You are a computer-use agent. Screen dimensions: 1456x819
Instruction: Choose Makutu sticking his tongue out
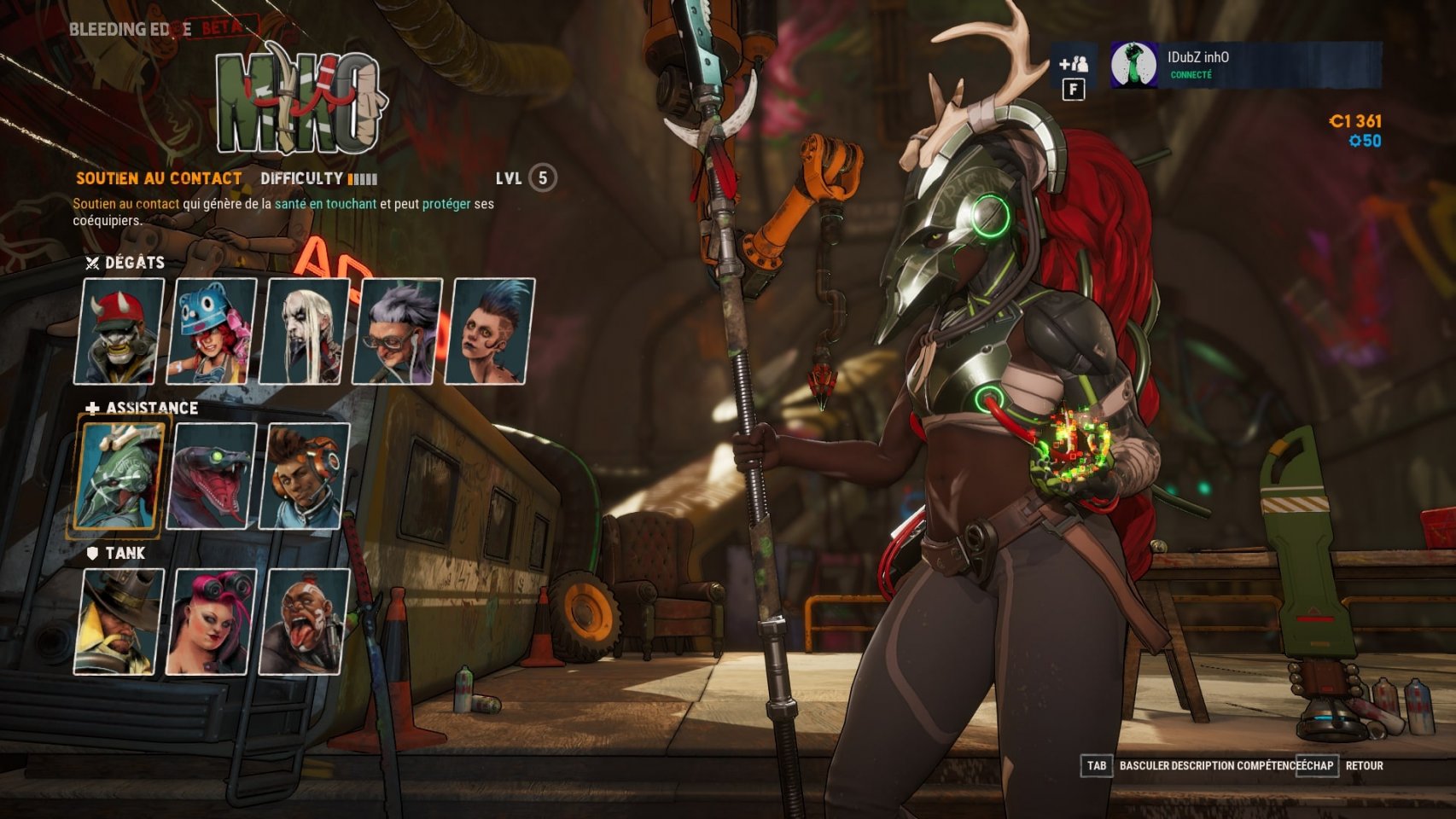coord(305,621)
